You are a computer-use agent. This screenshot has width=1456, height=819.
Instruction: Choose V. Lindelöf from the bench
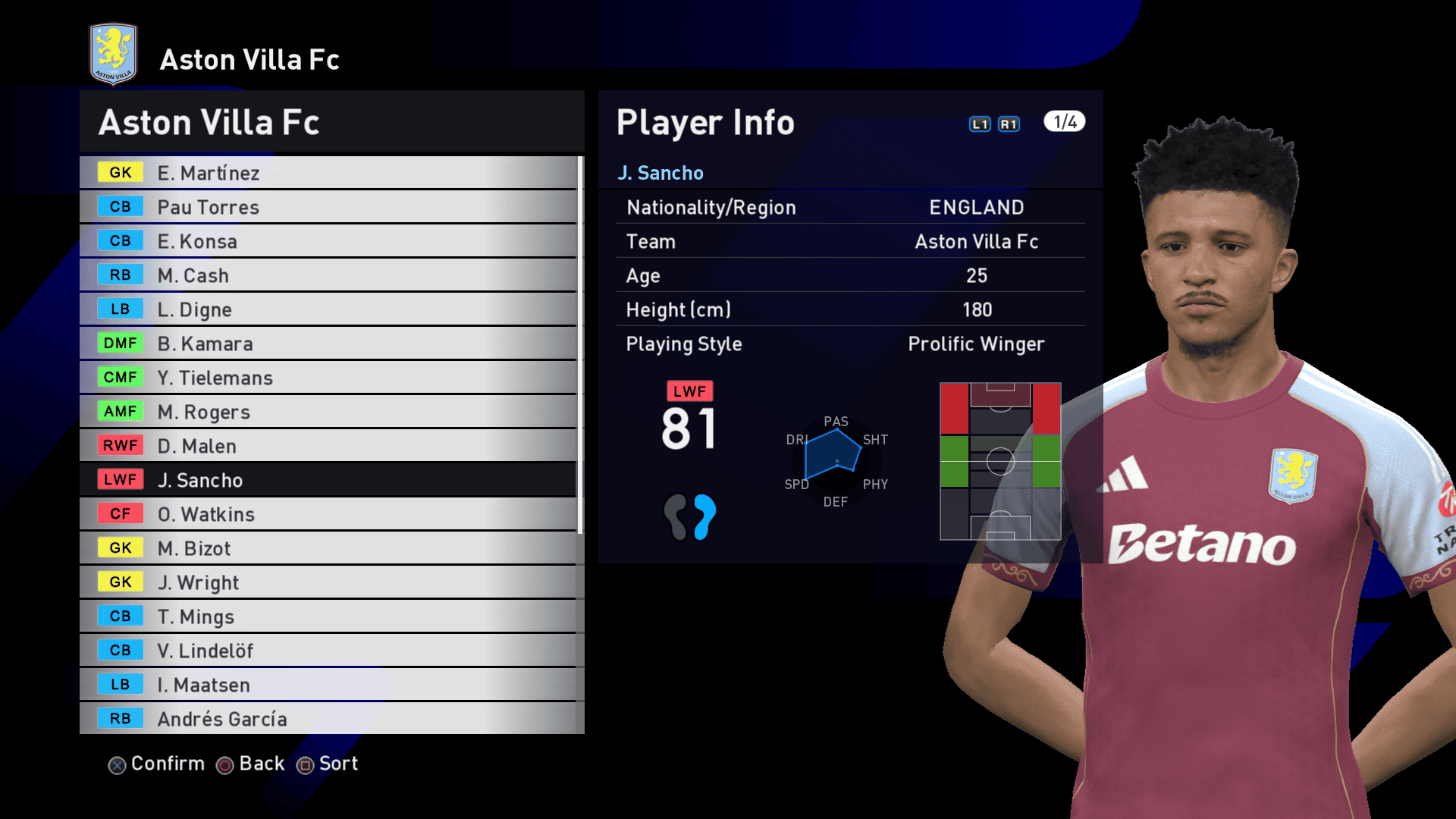click(328, 651)
